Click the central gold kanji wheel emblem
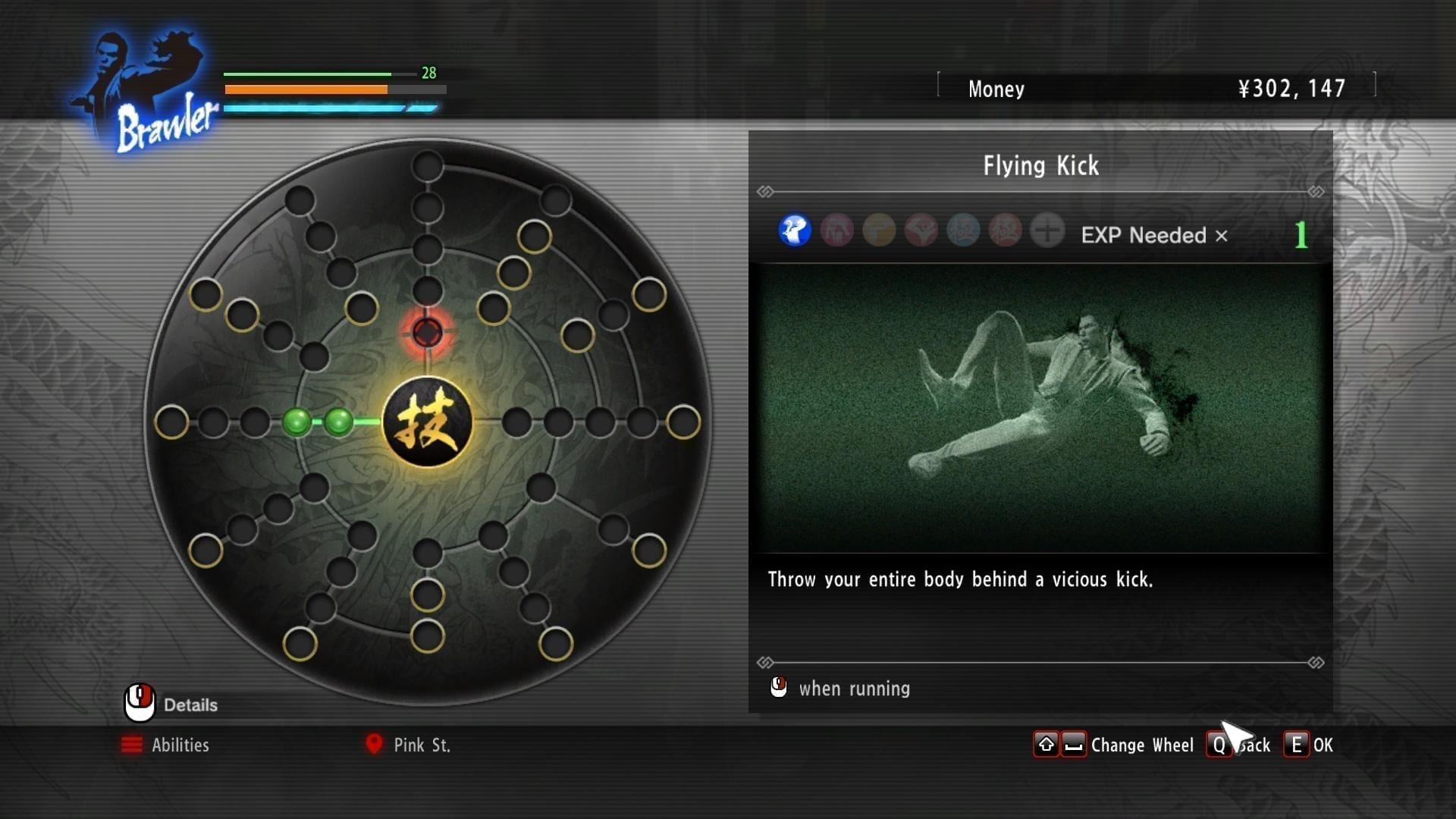 click(427, 422)
